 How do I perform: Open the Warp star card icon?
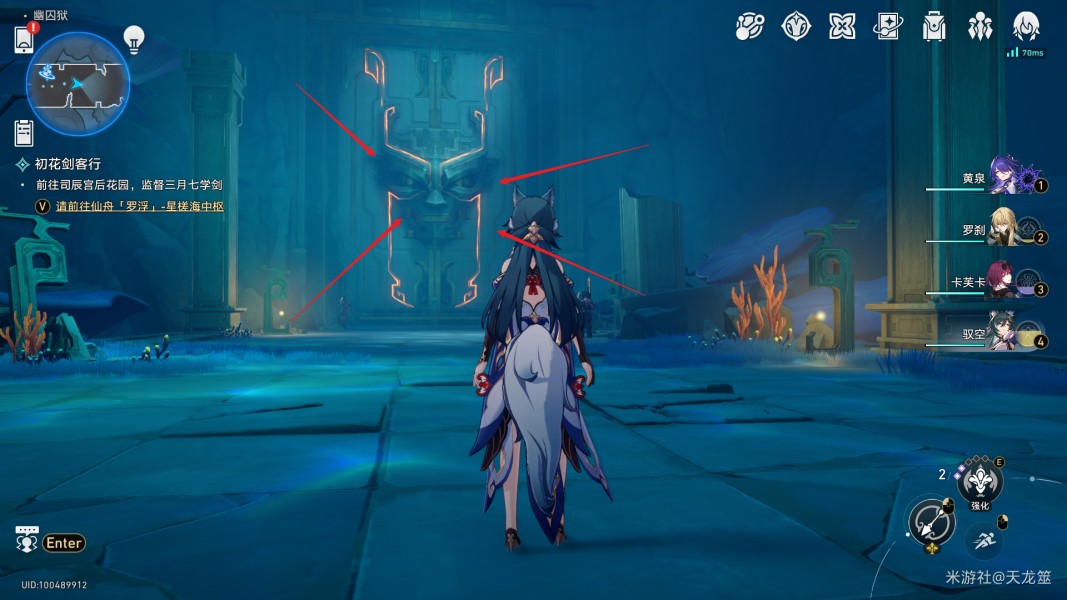pyautogui.click(x=888, y=27)
